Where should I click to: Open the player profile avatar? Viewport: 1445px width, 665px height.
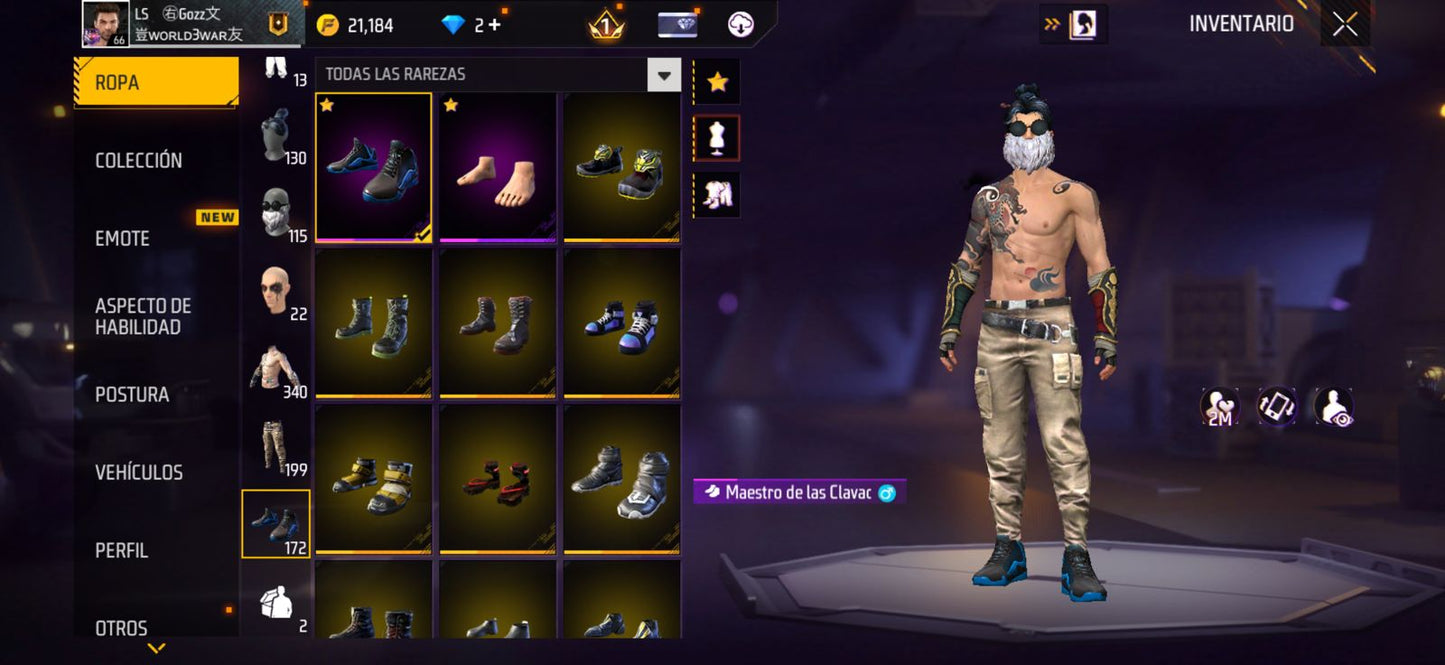[x=106, y=24]
